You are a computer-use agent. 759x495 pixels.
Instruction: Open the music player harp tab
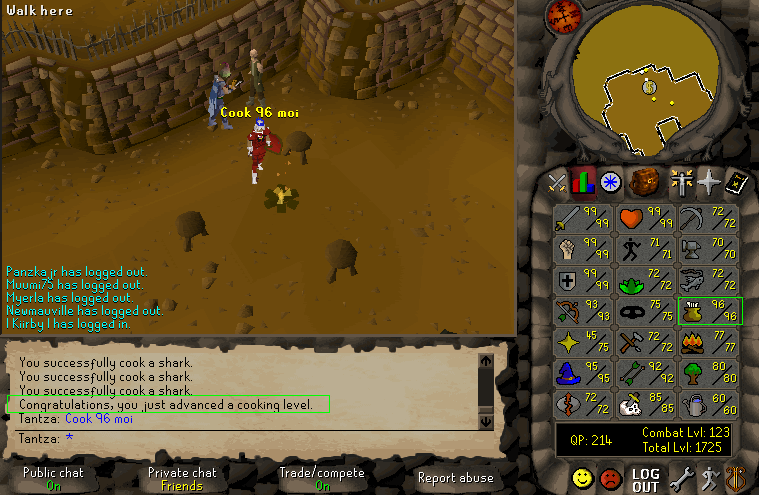click(x=738, y=478)
